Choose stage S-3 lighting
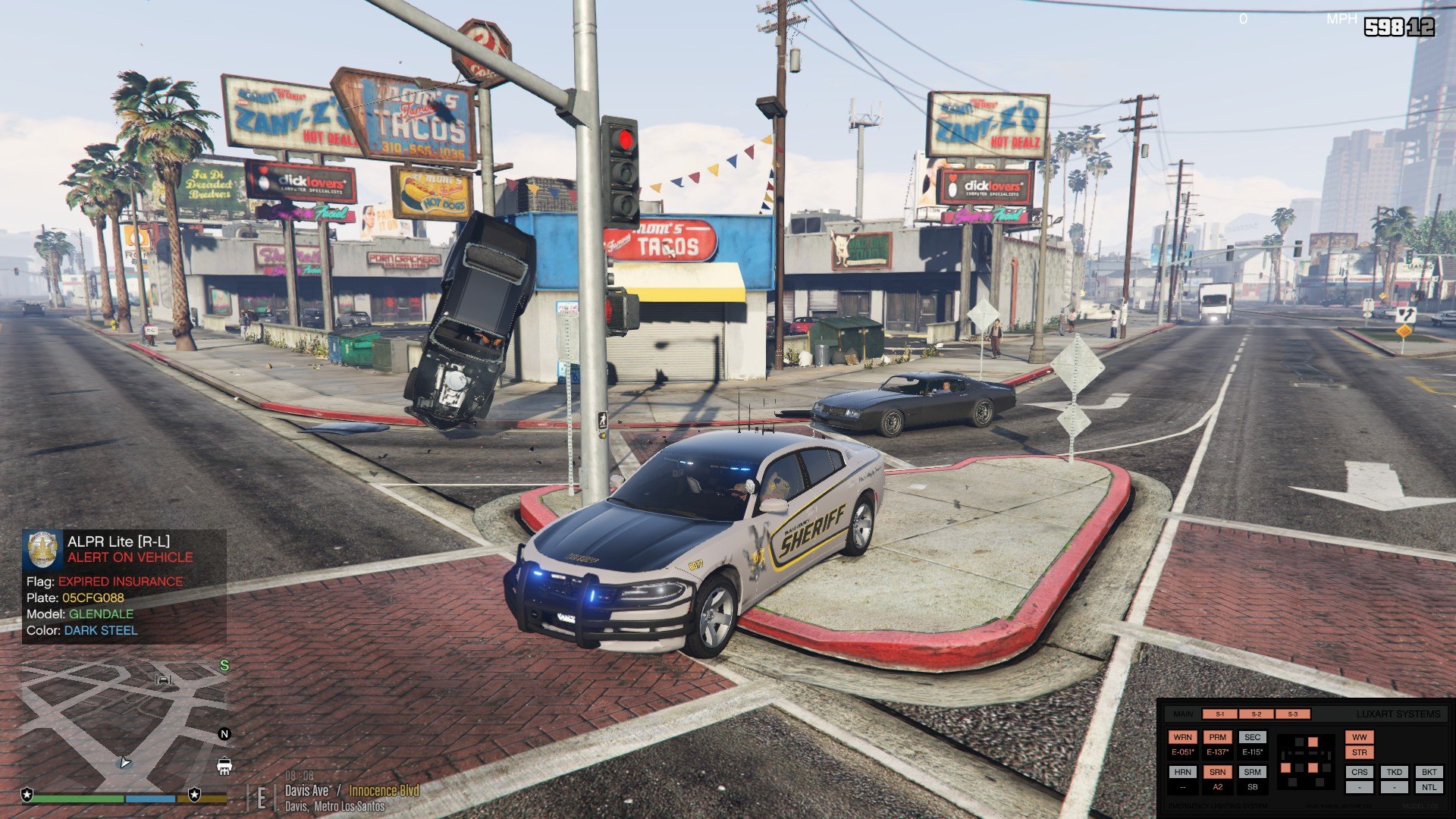 [1292, 714]
